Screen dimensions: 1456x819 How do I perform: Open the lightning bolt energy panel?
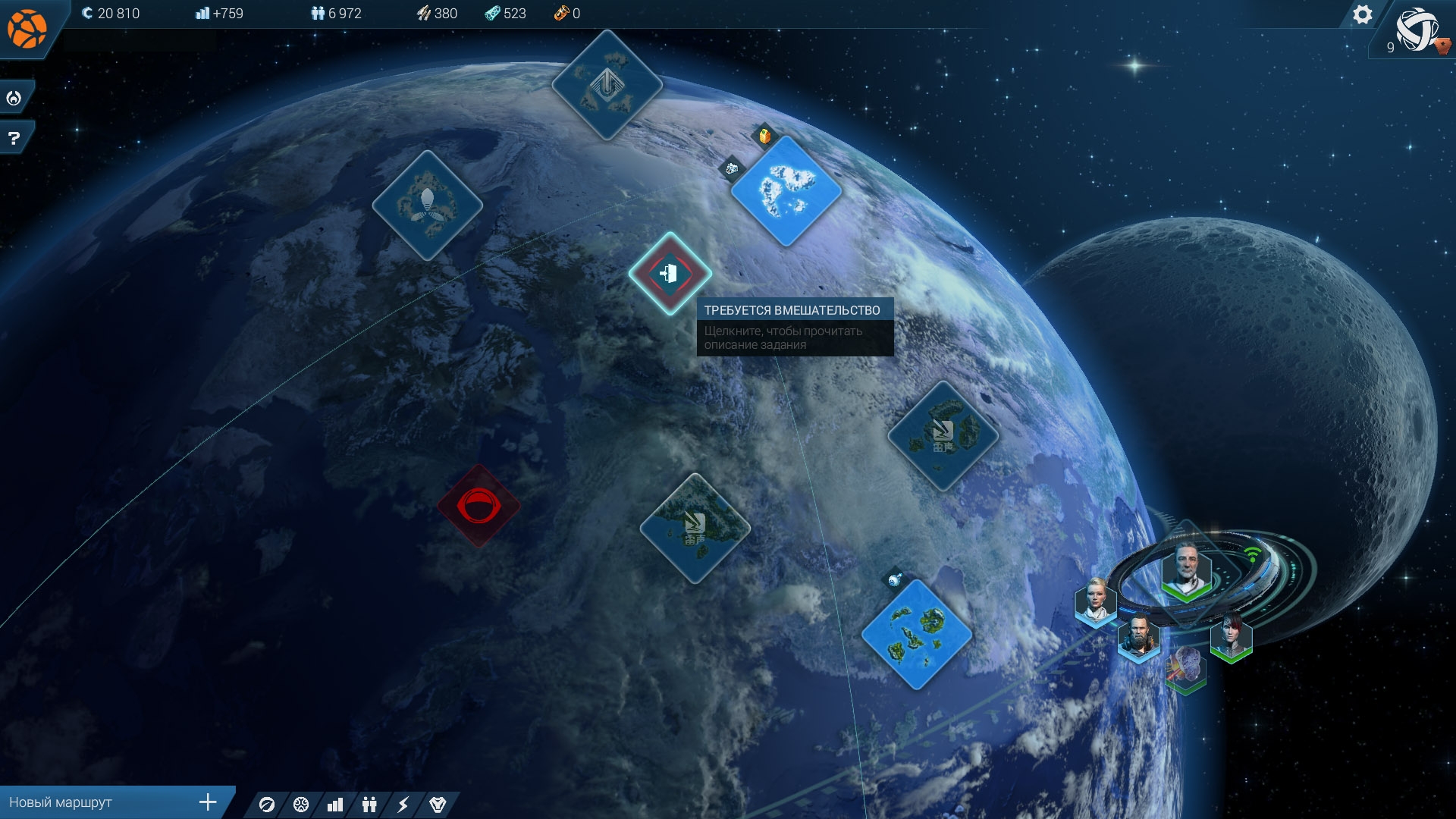click(x=403, y=805)
